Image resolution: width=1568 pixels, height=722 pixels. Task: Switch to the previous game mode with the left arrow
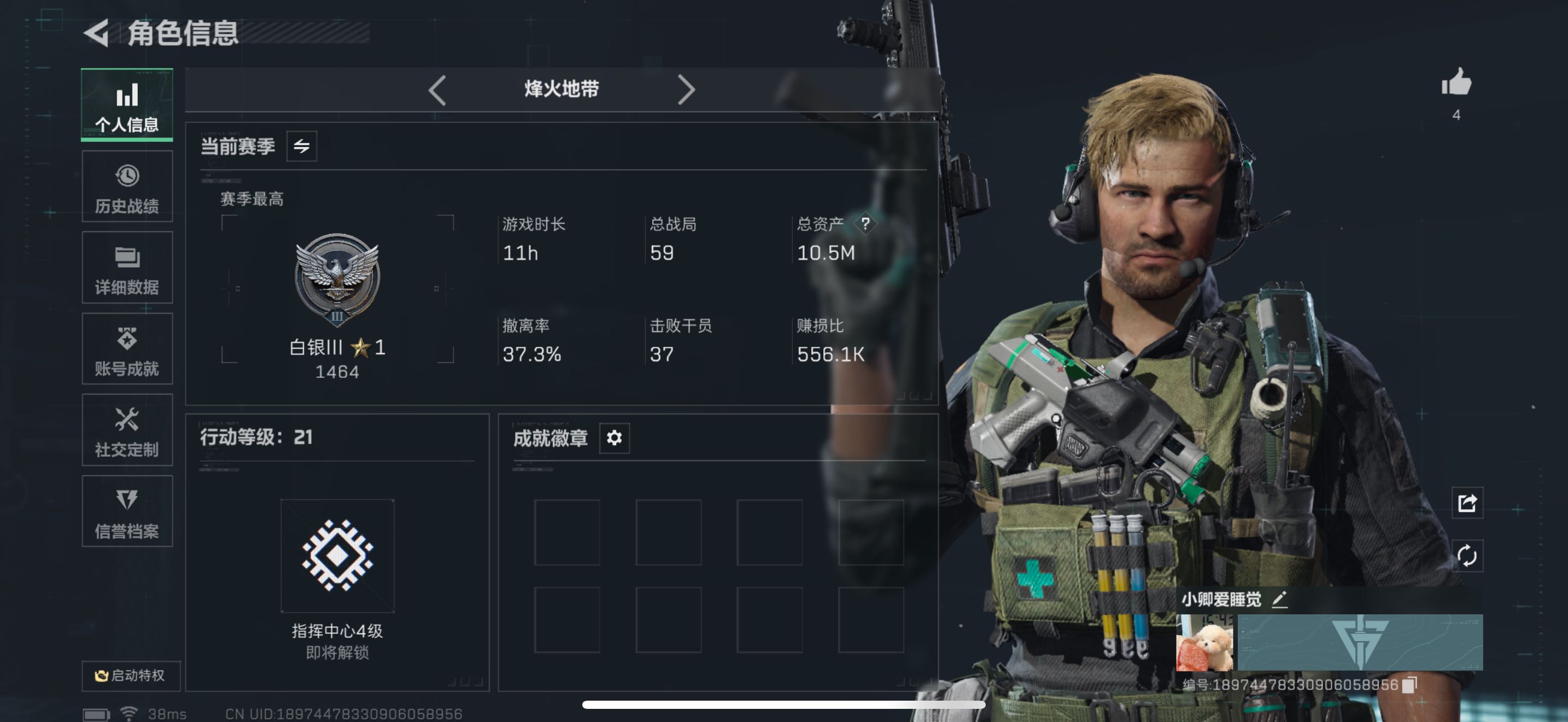point(437,90)
